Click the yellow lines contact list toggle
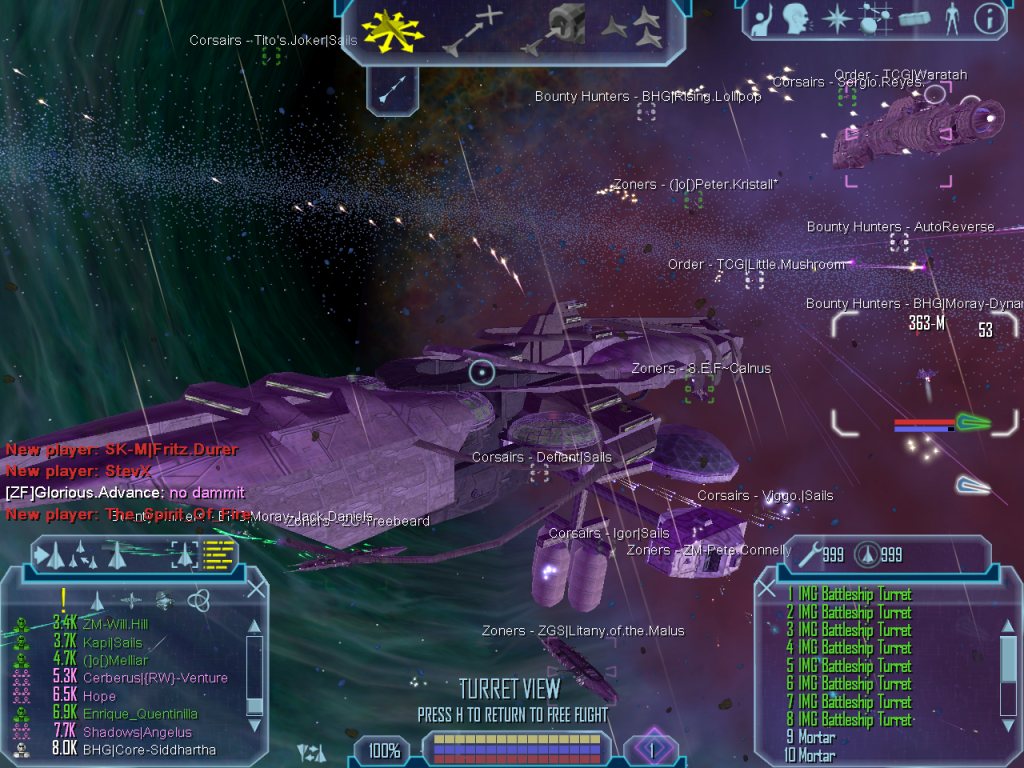 click(218, 554)
